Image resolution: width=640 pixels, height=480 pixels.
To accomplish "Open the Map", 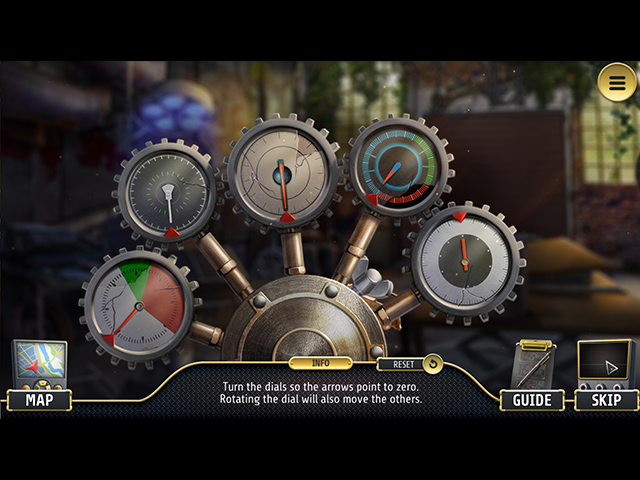I will 39,400.
